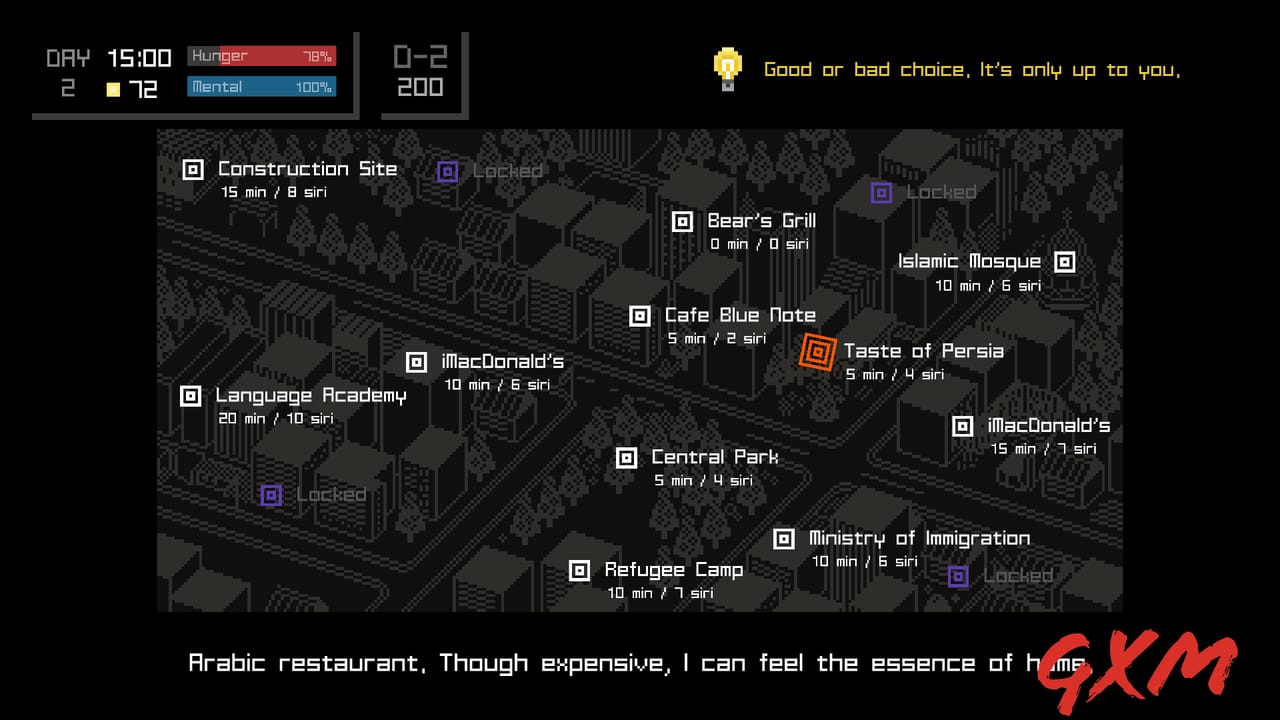Screen dimensions: 1280x720
Task: Select the iMacDonald's marker near Language Academy
Action: [417, 361]
